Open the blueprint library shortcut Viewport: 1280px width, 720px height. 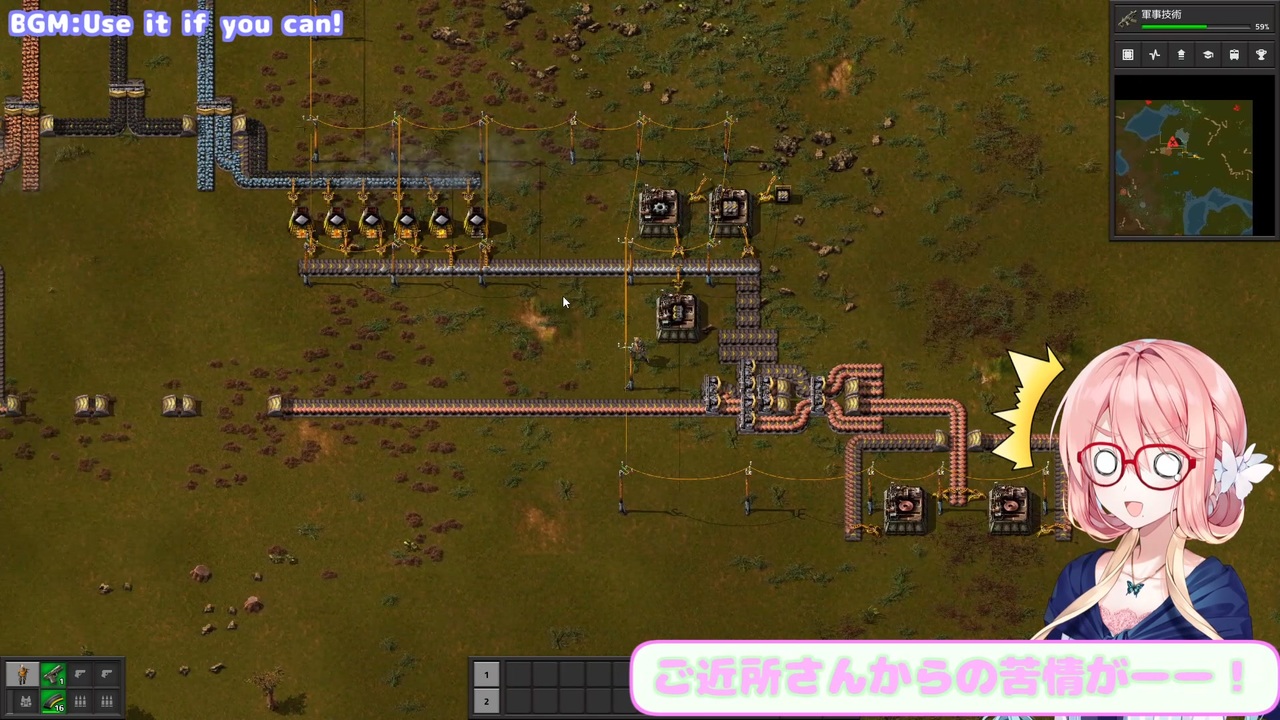1128,55
